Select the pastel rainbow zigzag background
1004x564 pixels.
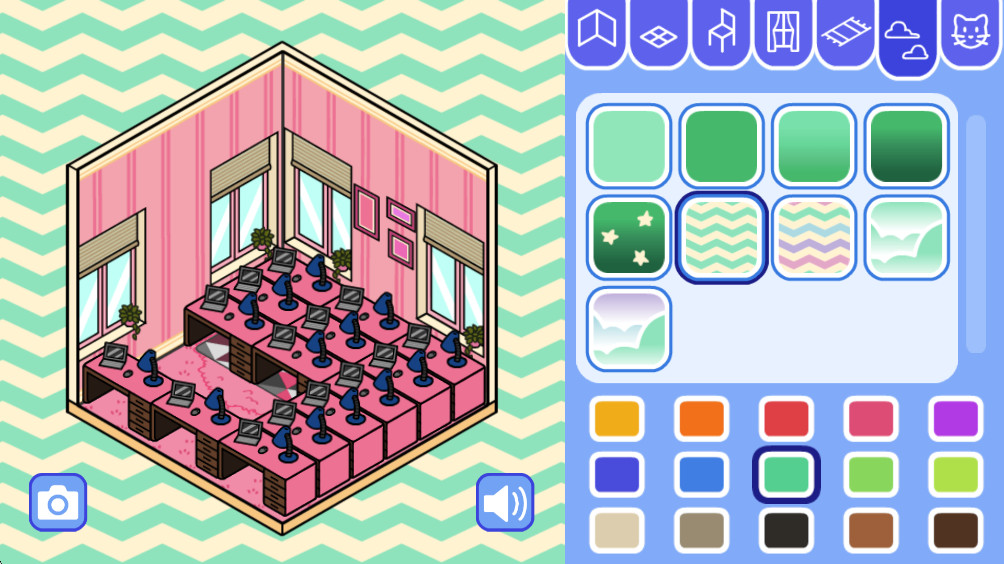point(814,237)
